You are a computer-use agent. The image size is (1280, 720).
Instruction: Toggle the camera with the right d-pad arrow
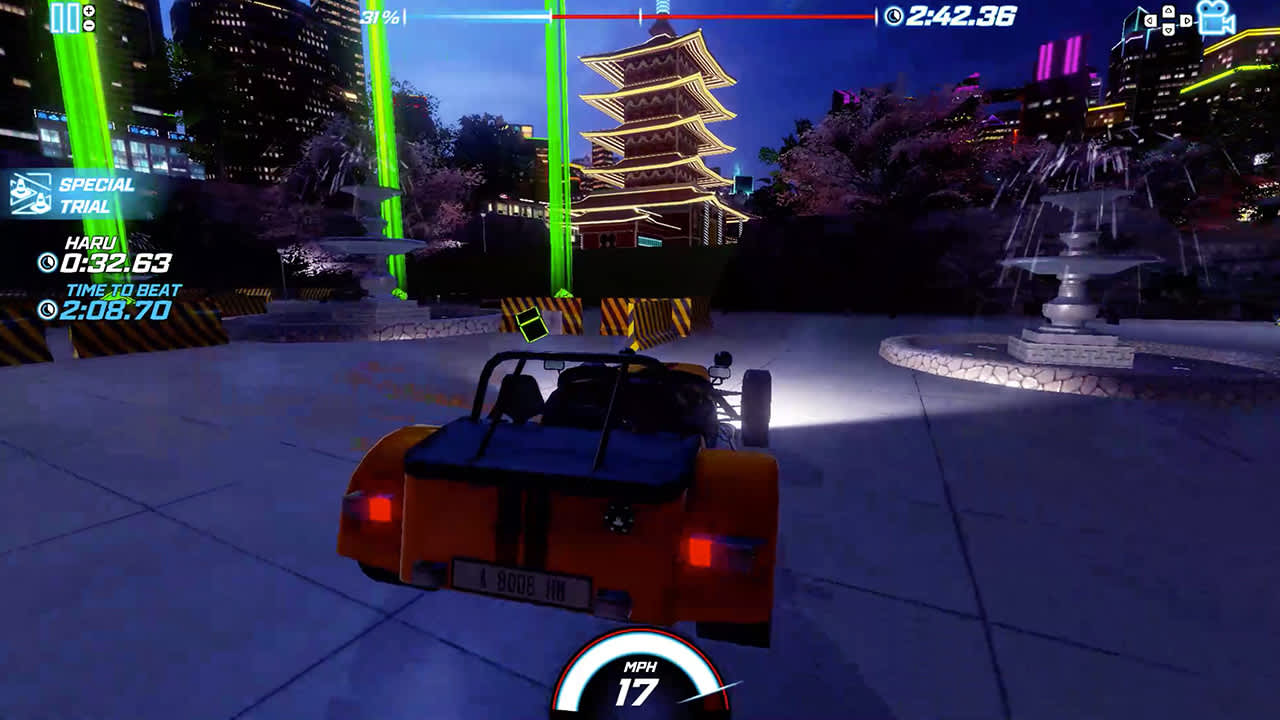click(1186, 20)
